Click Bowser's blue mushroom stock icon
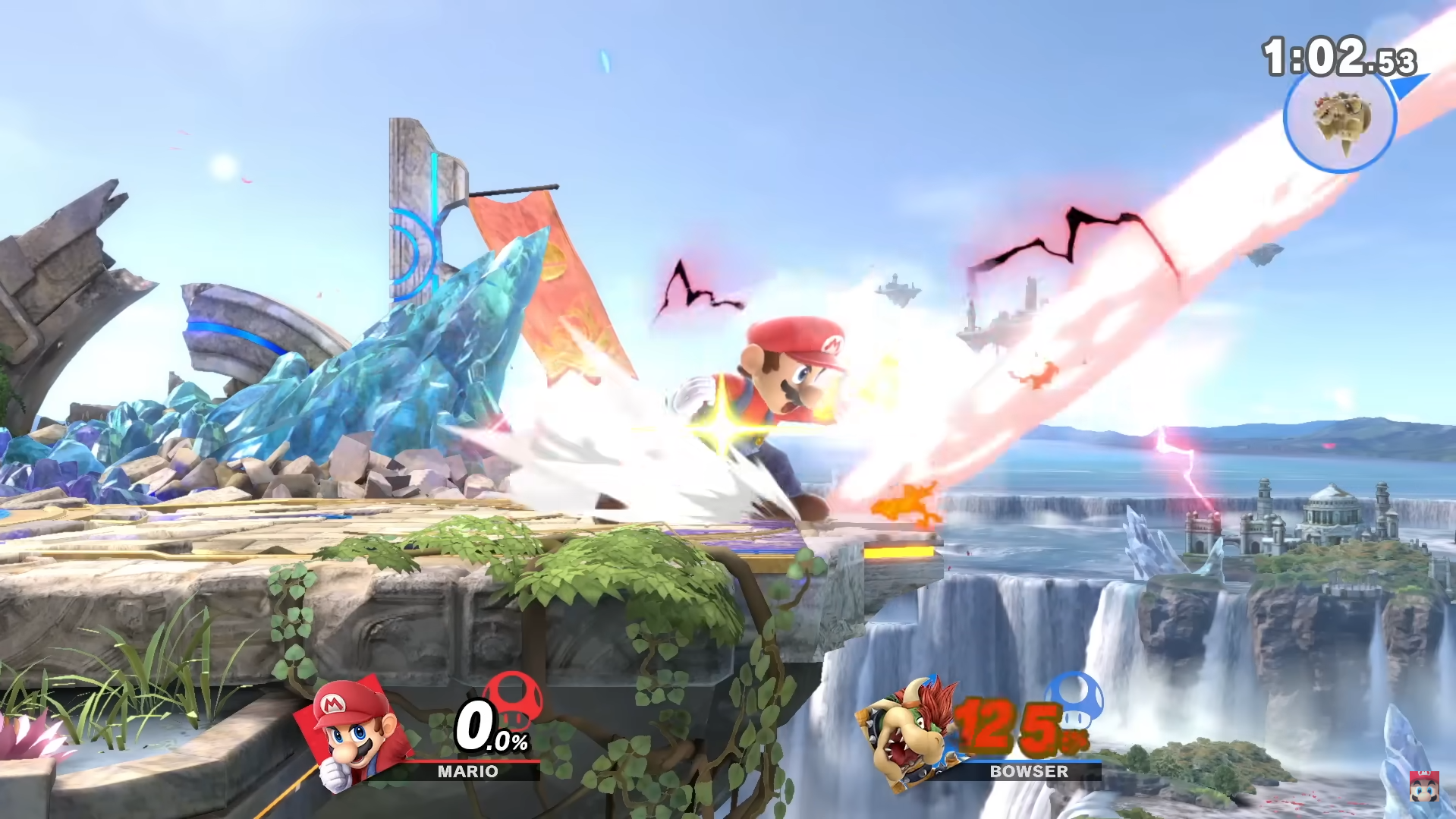1456x819 pixels. point(1074,699)
